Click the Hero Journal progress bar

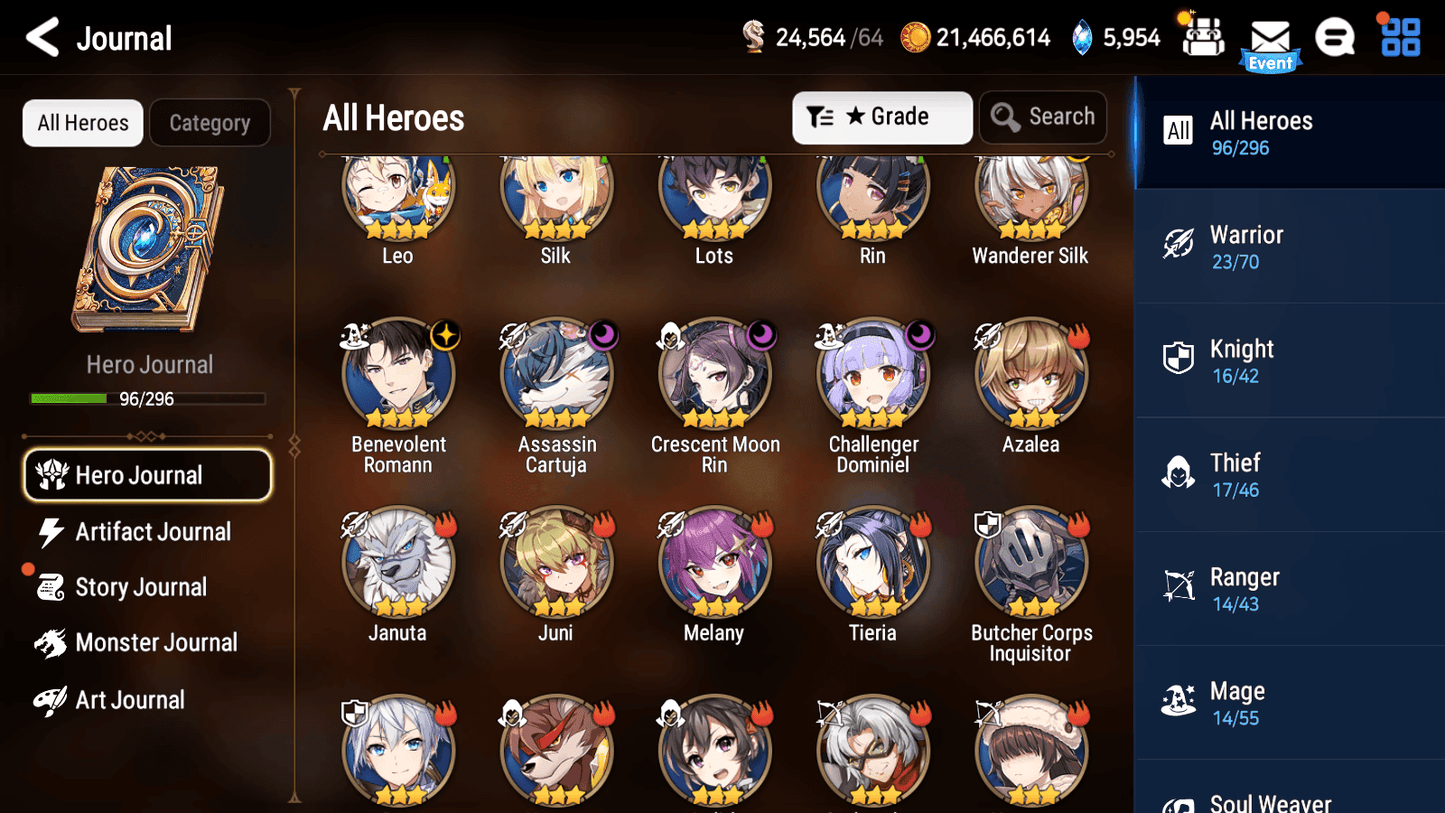point(149,398)
